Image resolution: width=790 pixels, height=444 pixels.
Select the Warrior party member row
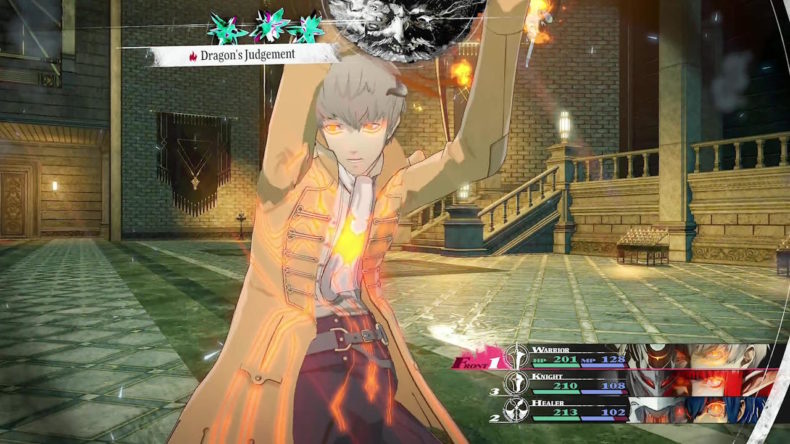click(x=640, y=357)
